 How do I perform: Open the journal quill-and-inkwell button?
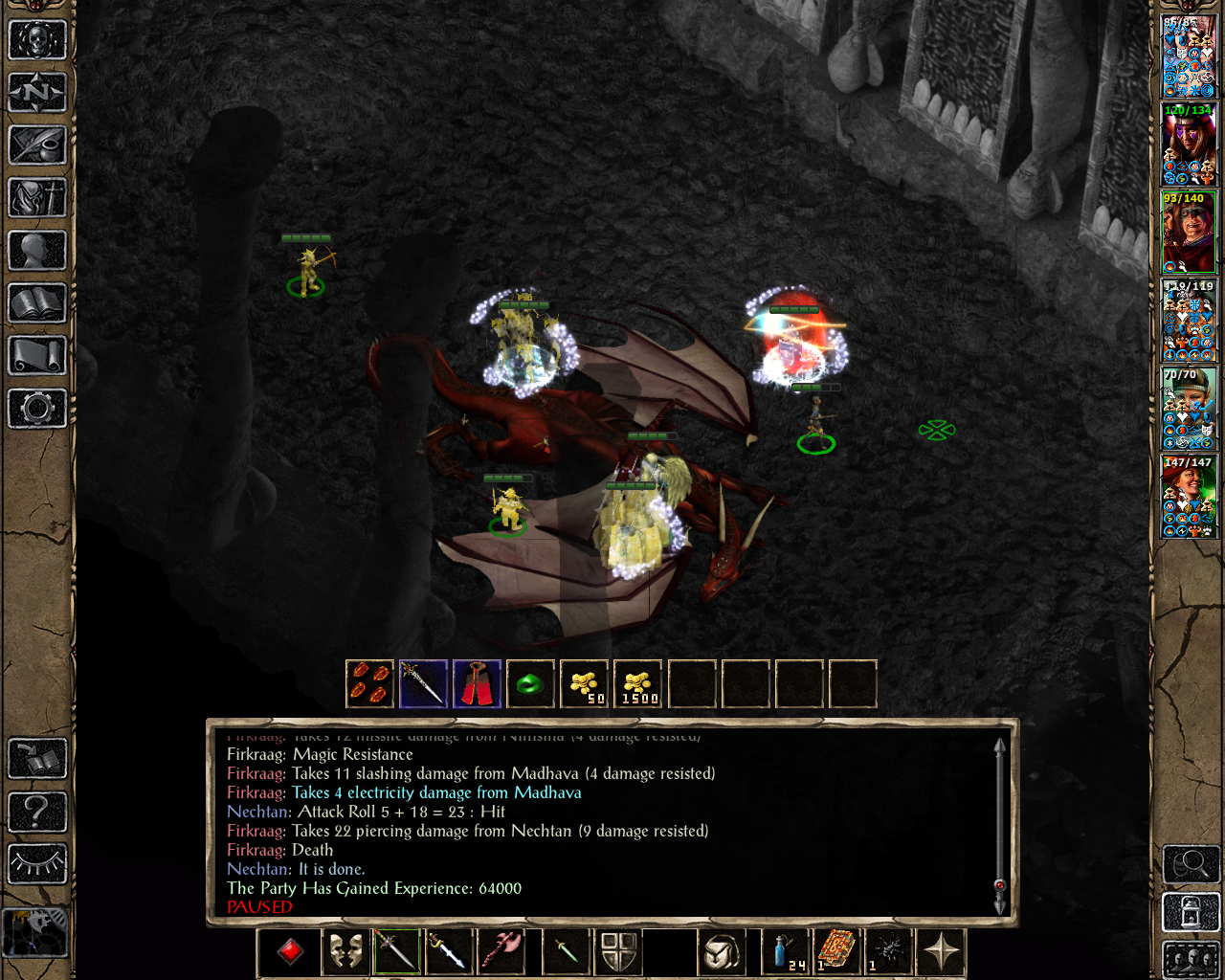(37, 145)
